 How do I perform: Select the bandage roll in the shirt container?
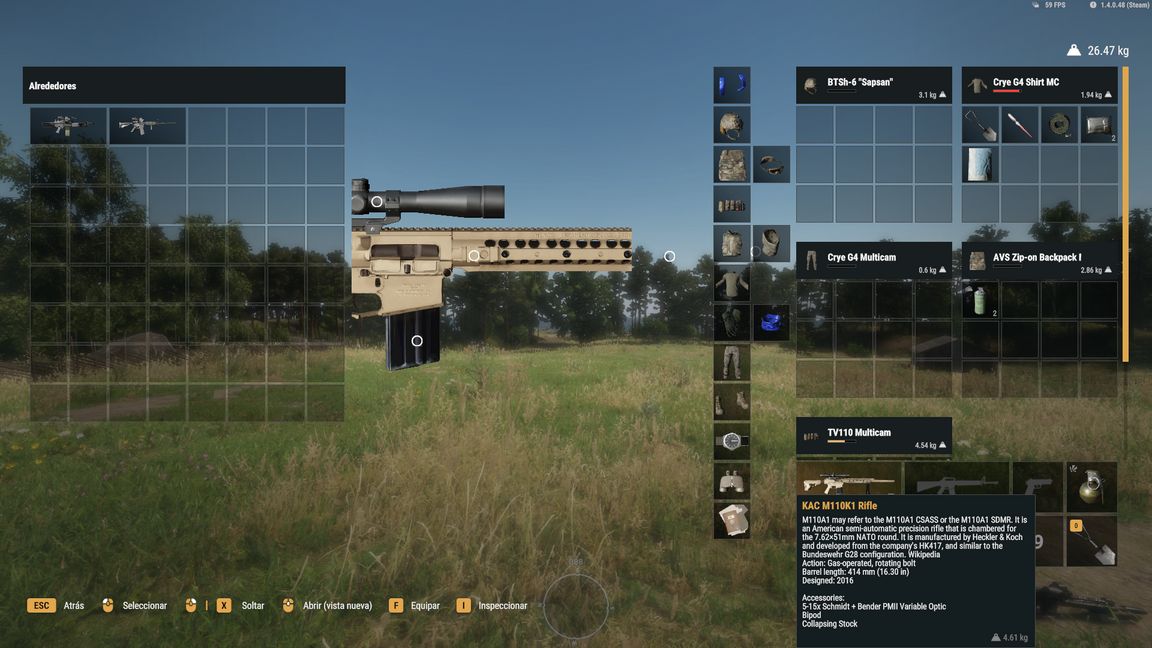point(1060,125)
